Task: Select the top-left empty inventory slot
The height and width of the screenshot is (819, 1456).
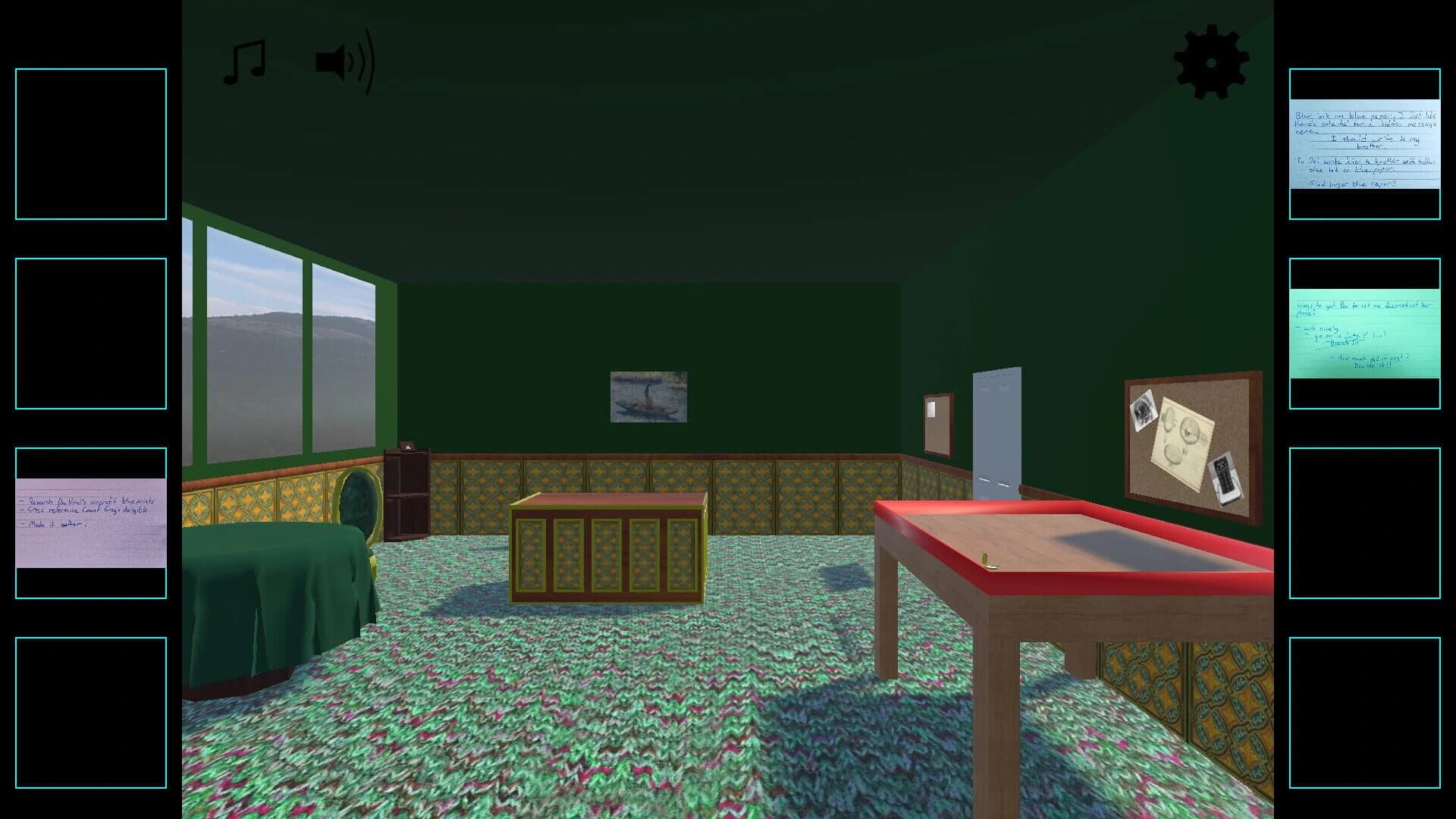Action: [x=90, y=143]
